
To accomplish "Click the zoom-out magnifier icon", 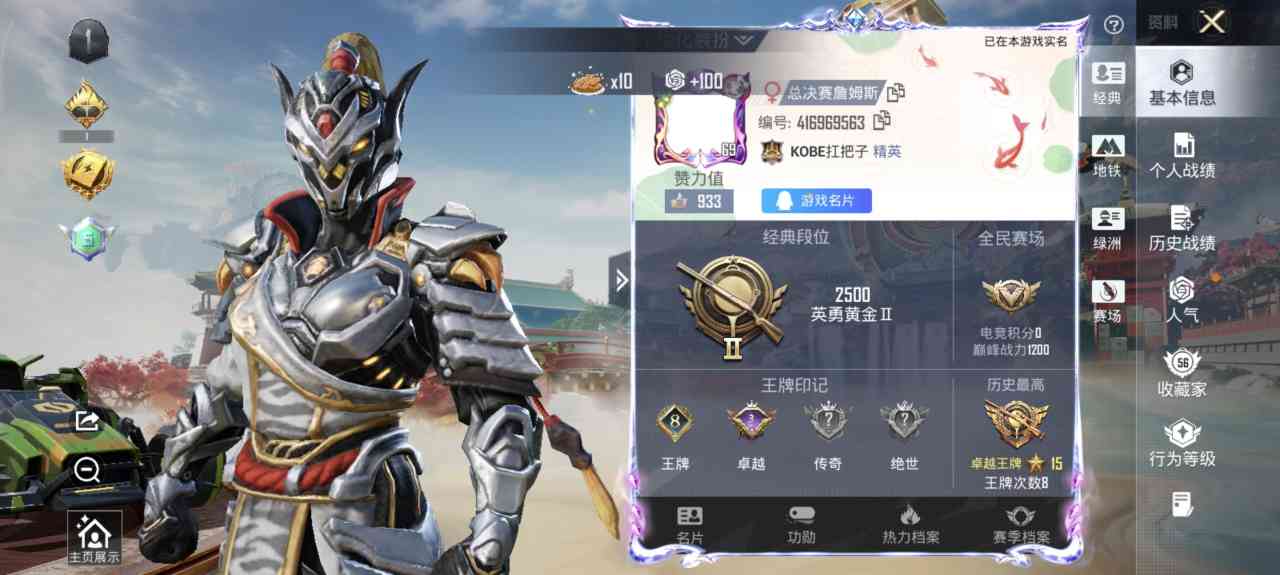I will coord(87,469).
